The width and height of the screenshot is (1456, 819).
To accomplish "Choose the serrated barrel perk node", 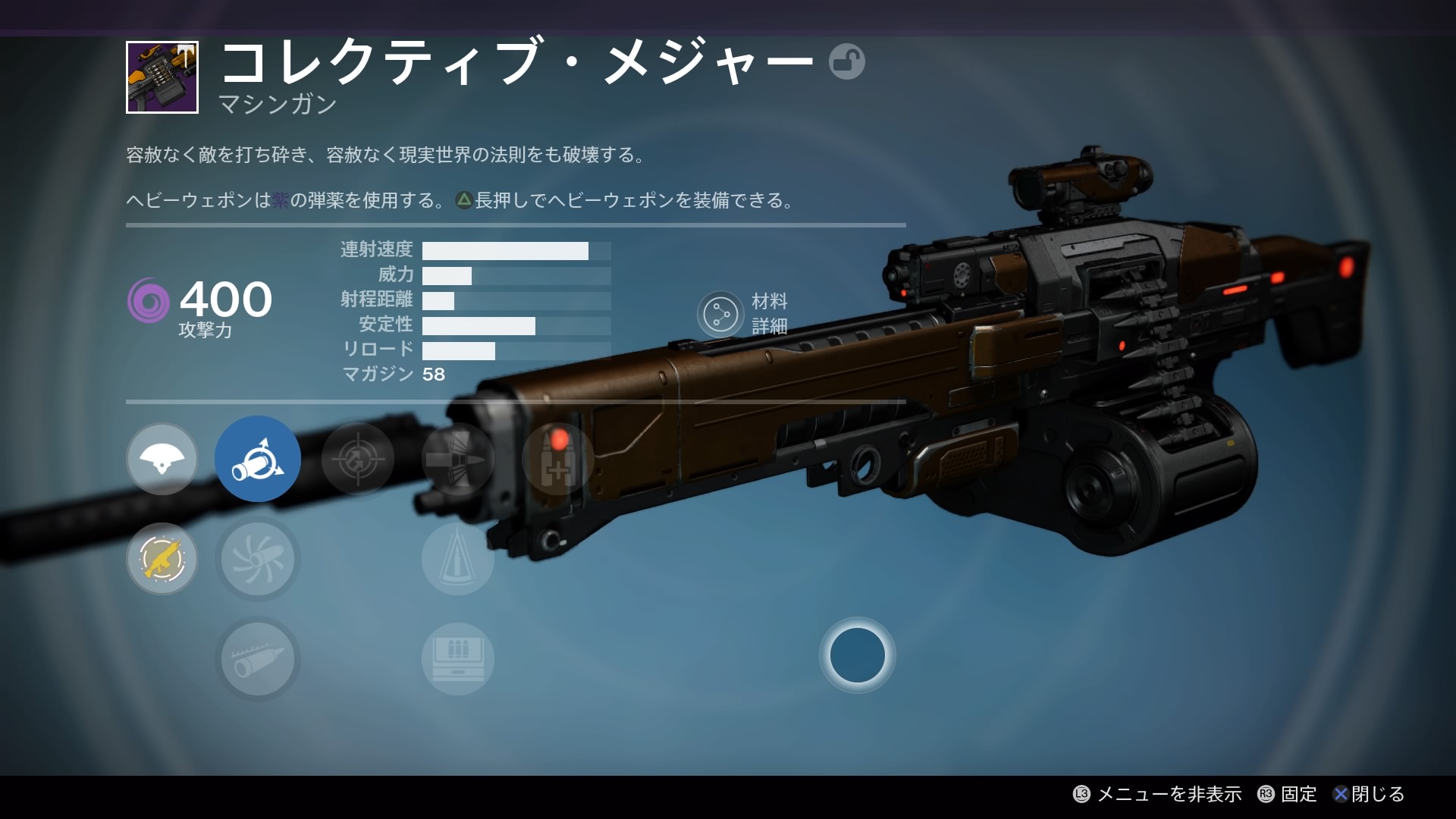I will tap(258, 659).
